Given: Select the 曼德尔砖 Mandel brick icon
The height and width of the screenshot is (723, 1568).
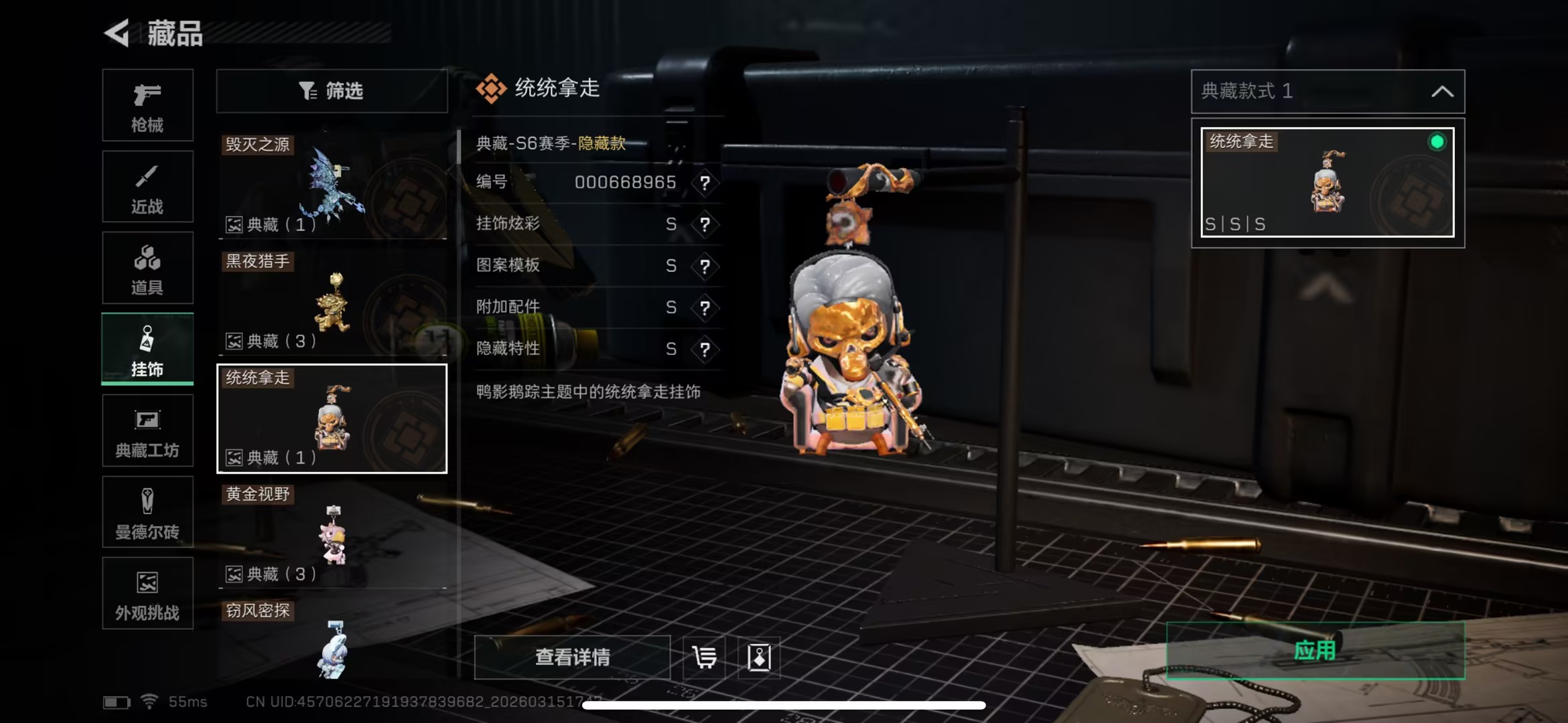Looking at the screenshot, I should point(147,512).
